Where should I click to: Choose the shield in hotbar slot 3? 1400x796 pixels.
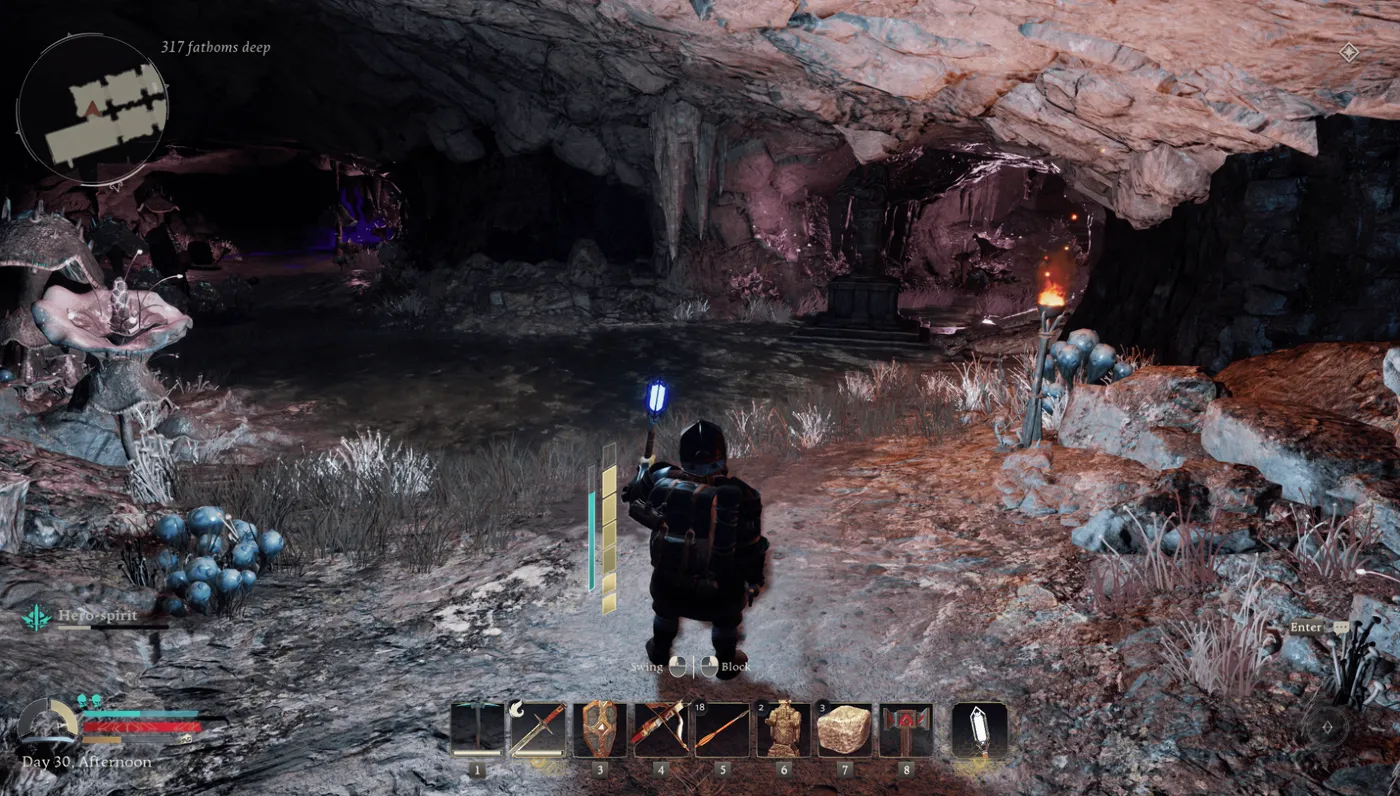(x=600, y=730)
